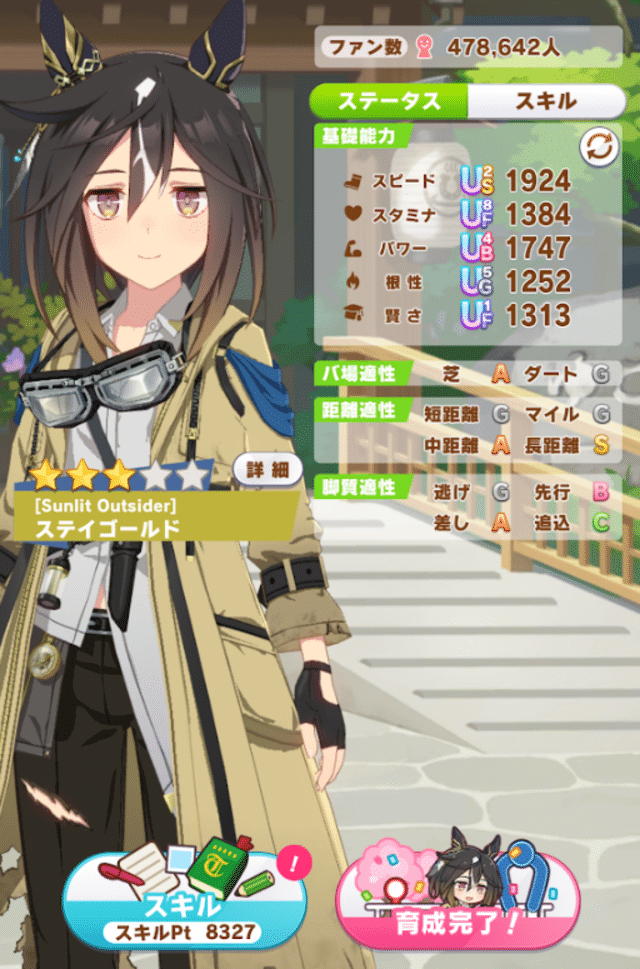Switch to the スキル tab
This screenshot has height=969, width=640.
click(x=545, y=101)
